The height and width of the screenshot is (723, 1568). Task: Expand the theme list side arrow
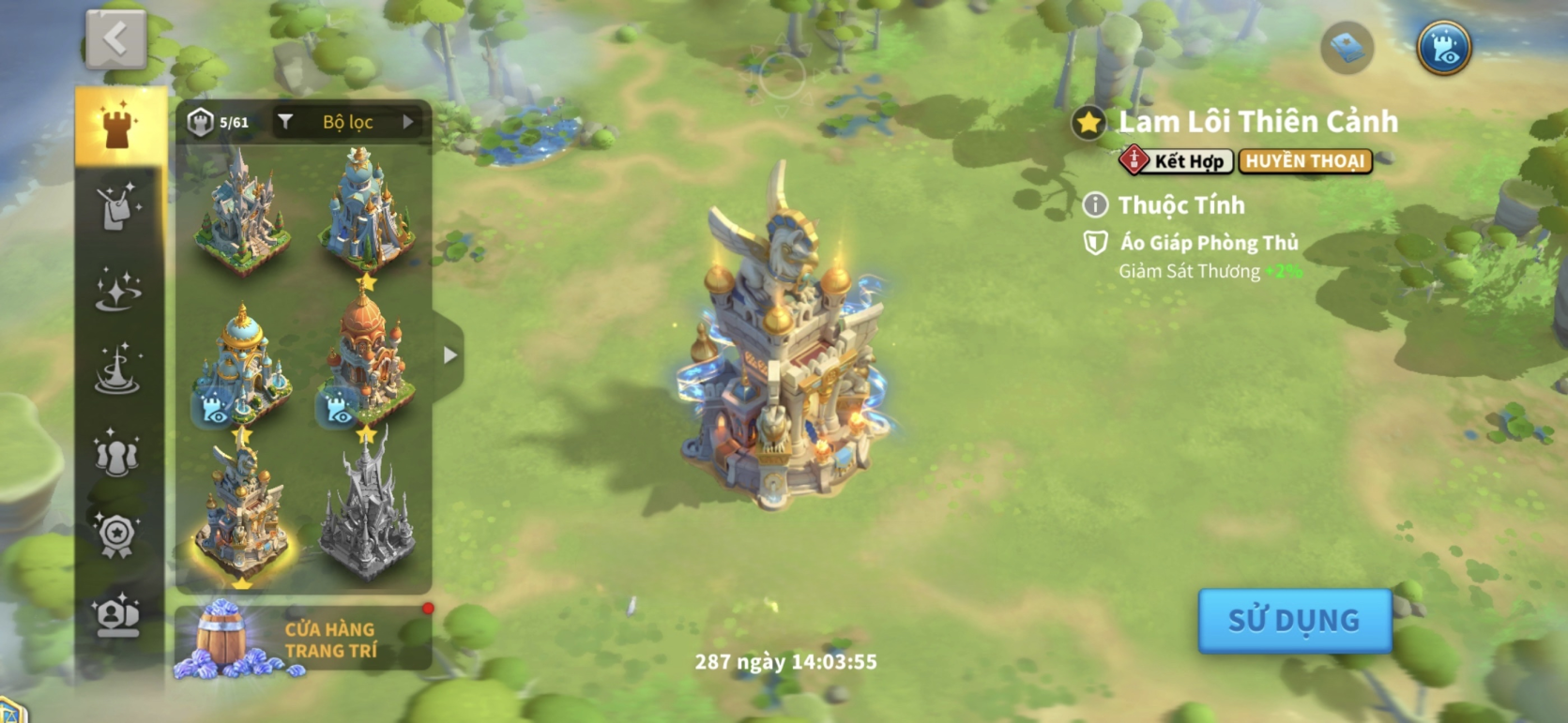[x=449, y=355]
